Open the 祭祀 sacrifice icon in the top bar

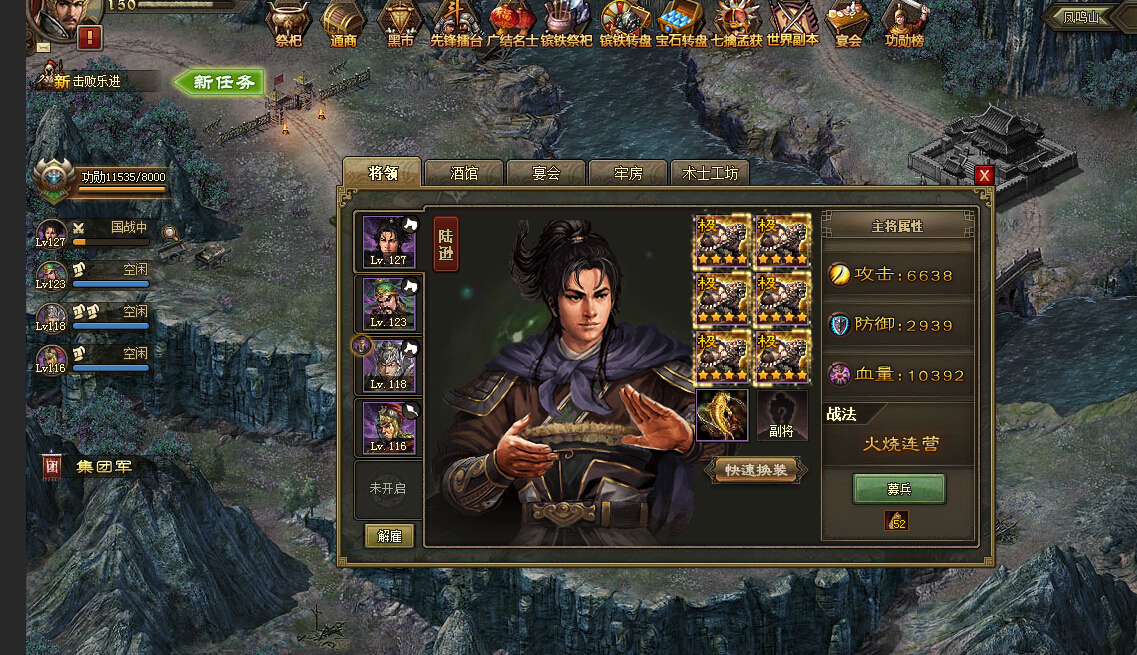click(x=288, y=24)
